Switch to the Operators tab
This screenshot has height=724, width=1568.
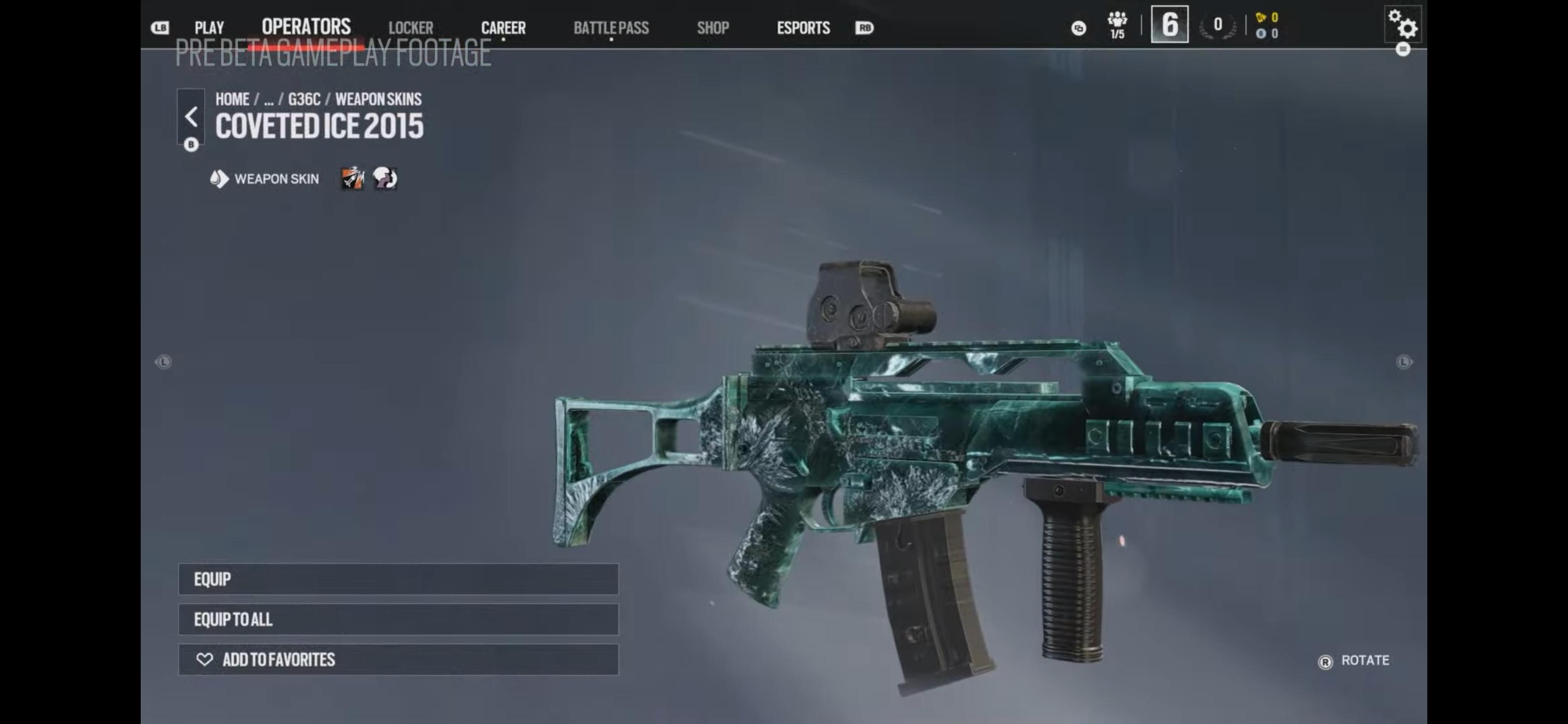(x=306, y=27)
